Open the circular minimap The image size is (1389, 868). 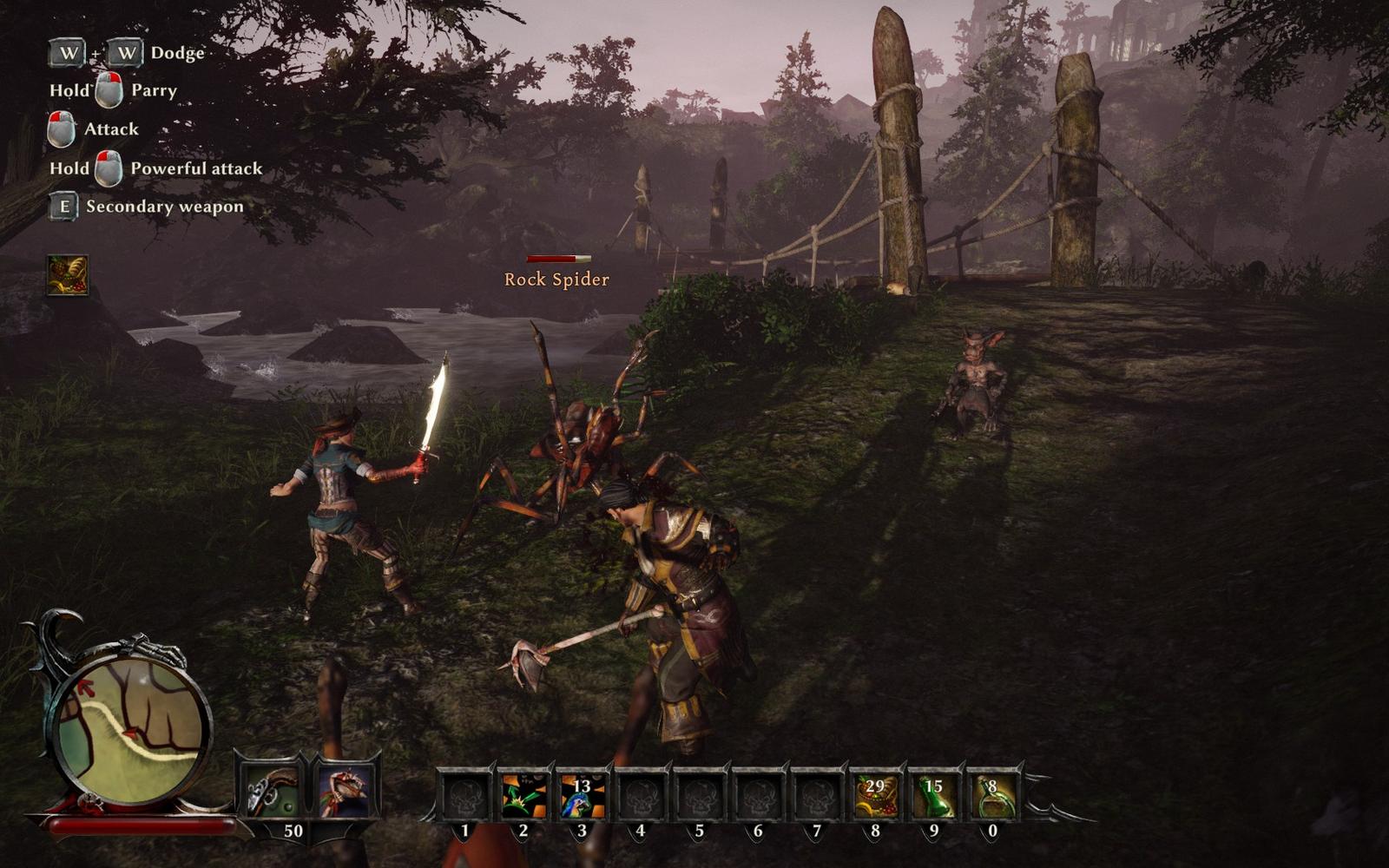pyautogui.click(x=130, y=719)
